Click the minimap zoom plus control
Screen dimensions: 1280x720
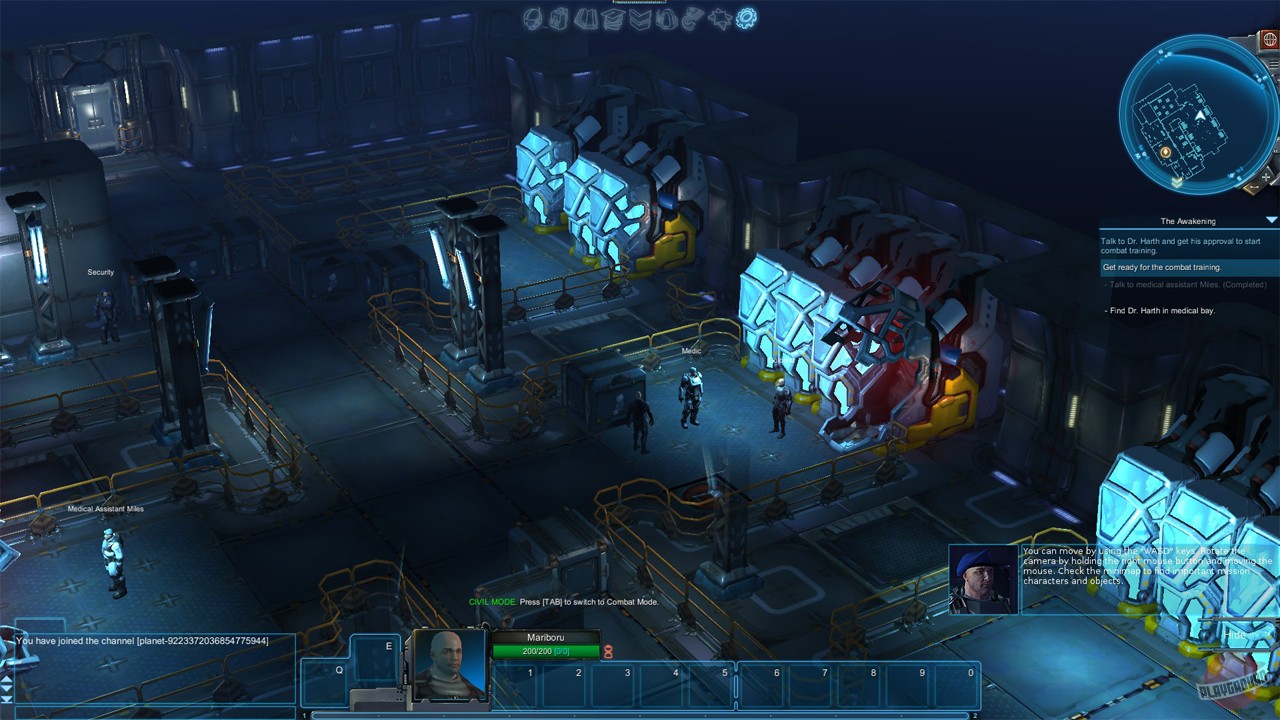pos(1264,176)
